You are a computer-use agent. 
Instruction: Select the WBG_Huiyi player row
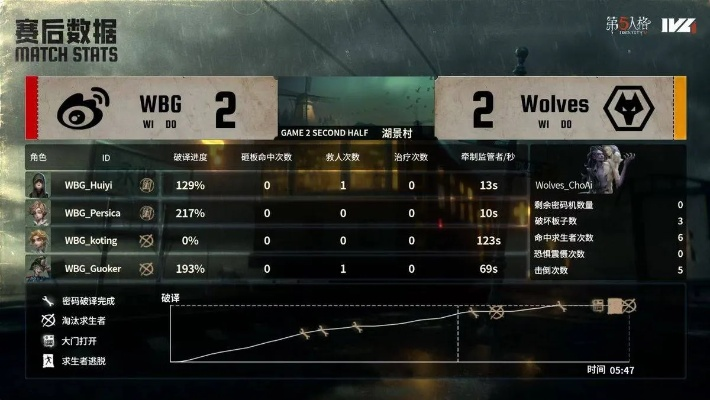point(87,185)
